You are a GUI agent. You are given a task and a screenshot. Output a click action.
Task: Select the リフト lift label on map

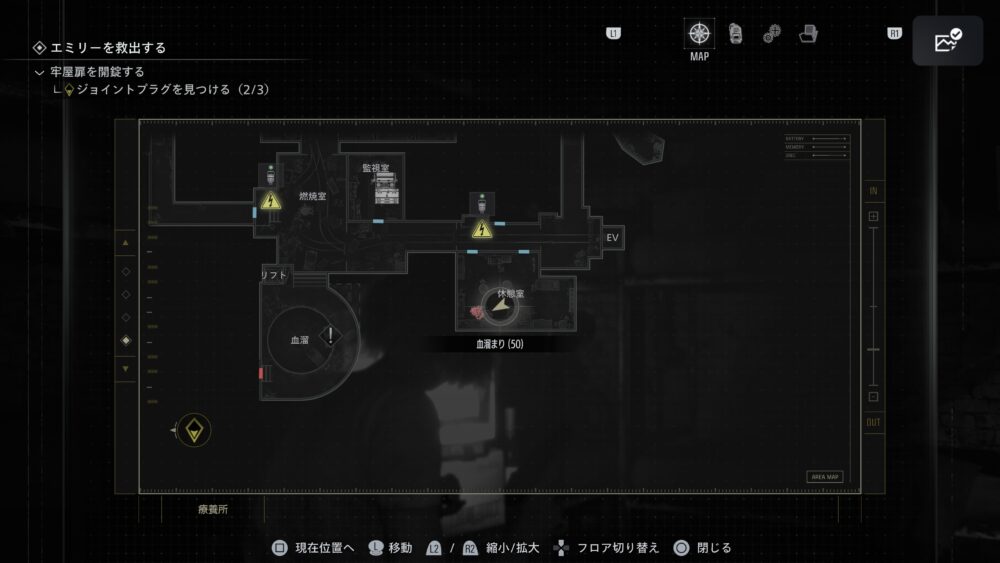(x=274, y=275)
